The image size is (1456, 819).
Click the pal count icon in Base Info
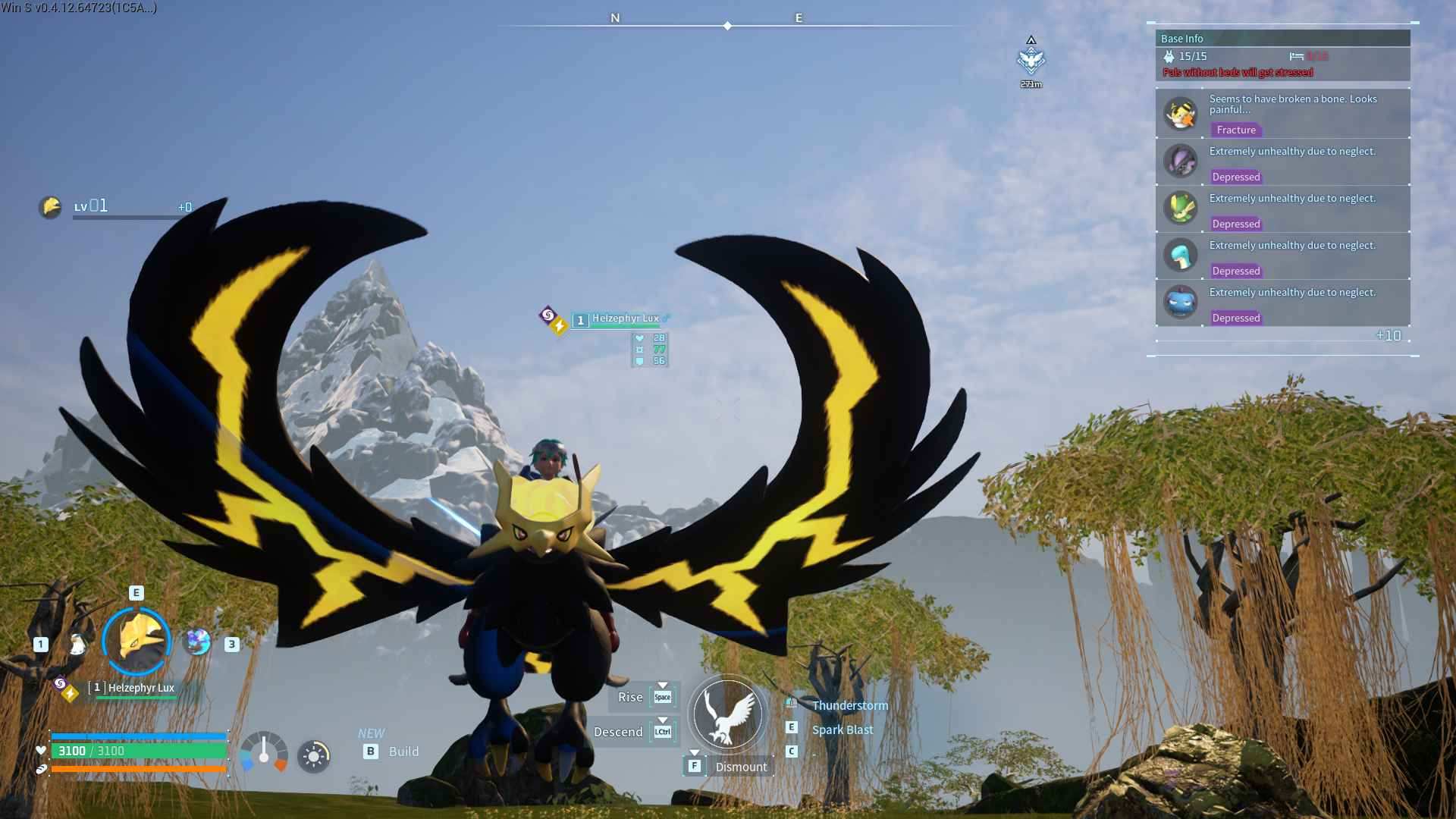[x=1168, y=56]
